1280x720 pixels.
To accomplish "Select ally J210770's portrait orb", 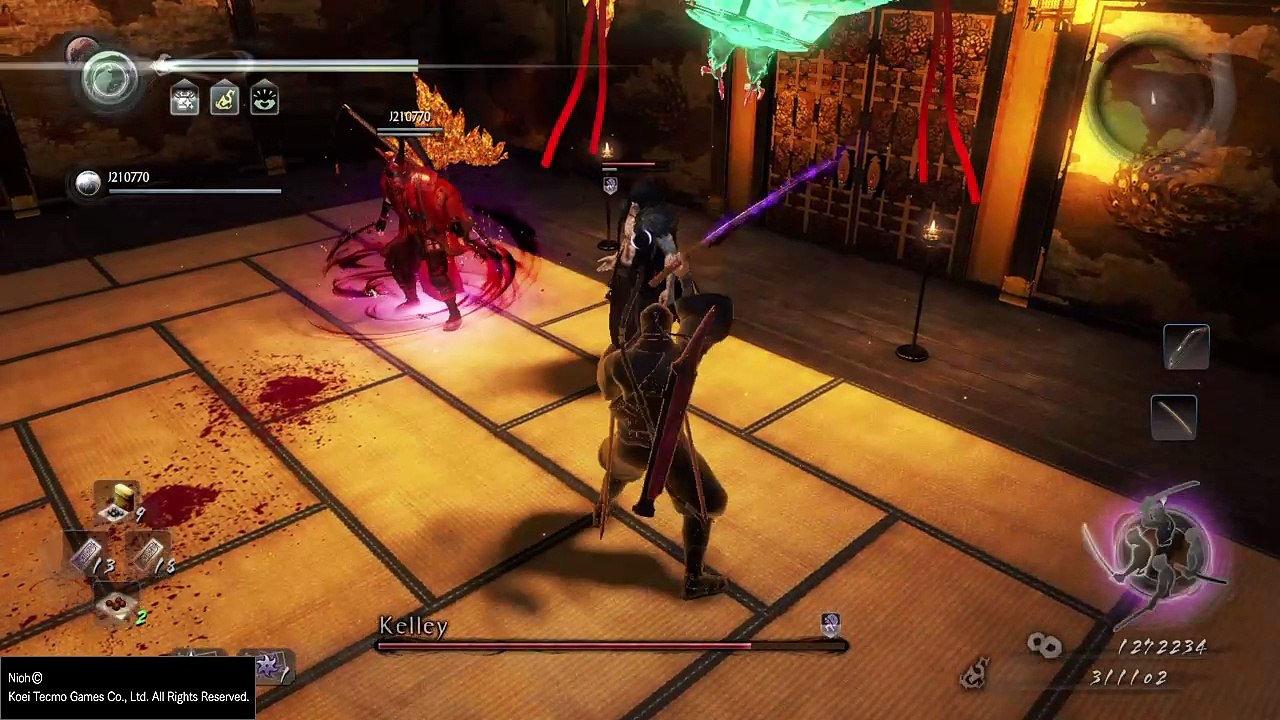I will pyautogui.click(x=88, y=182).
